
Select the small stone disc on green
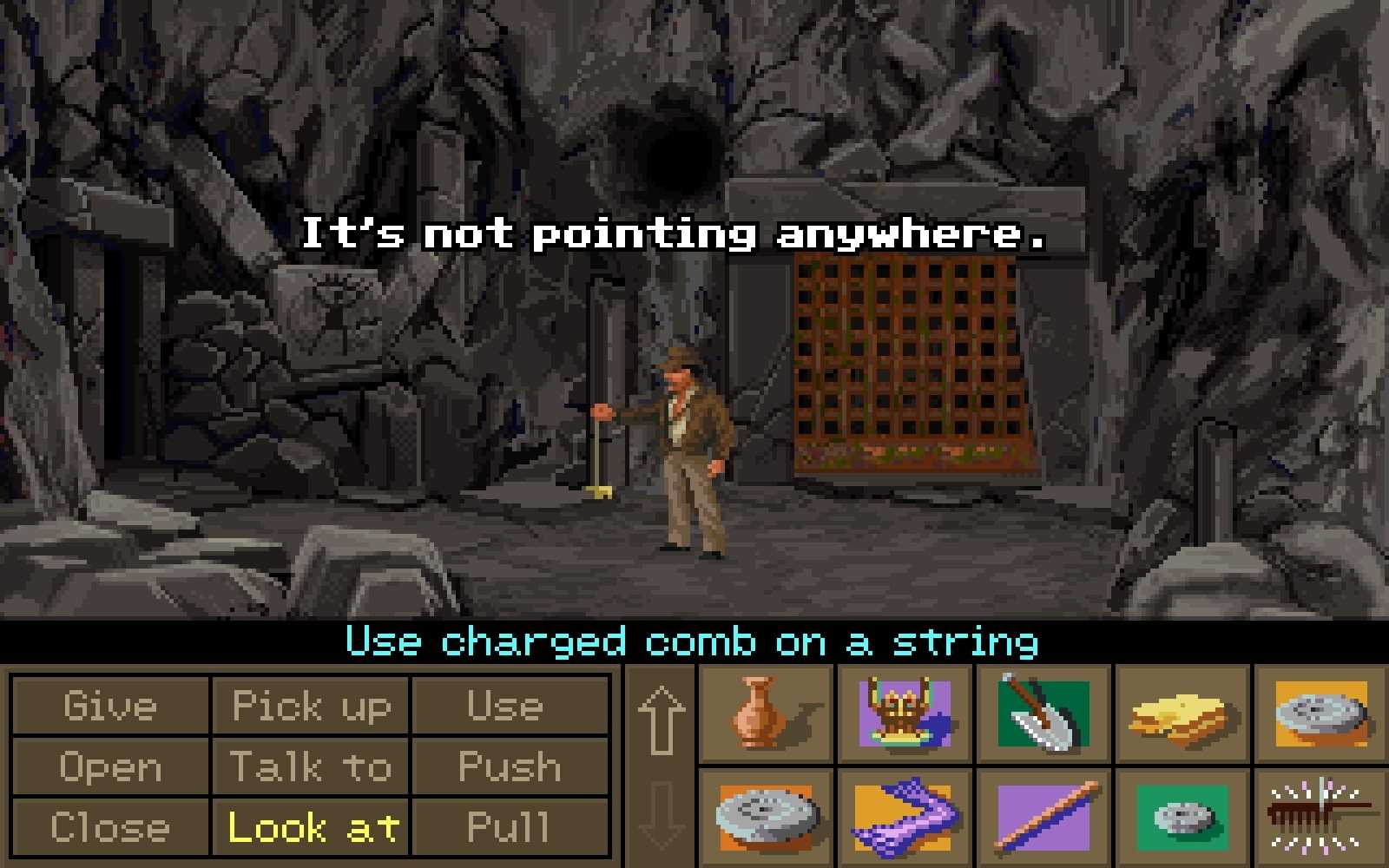coord(1181,816)
